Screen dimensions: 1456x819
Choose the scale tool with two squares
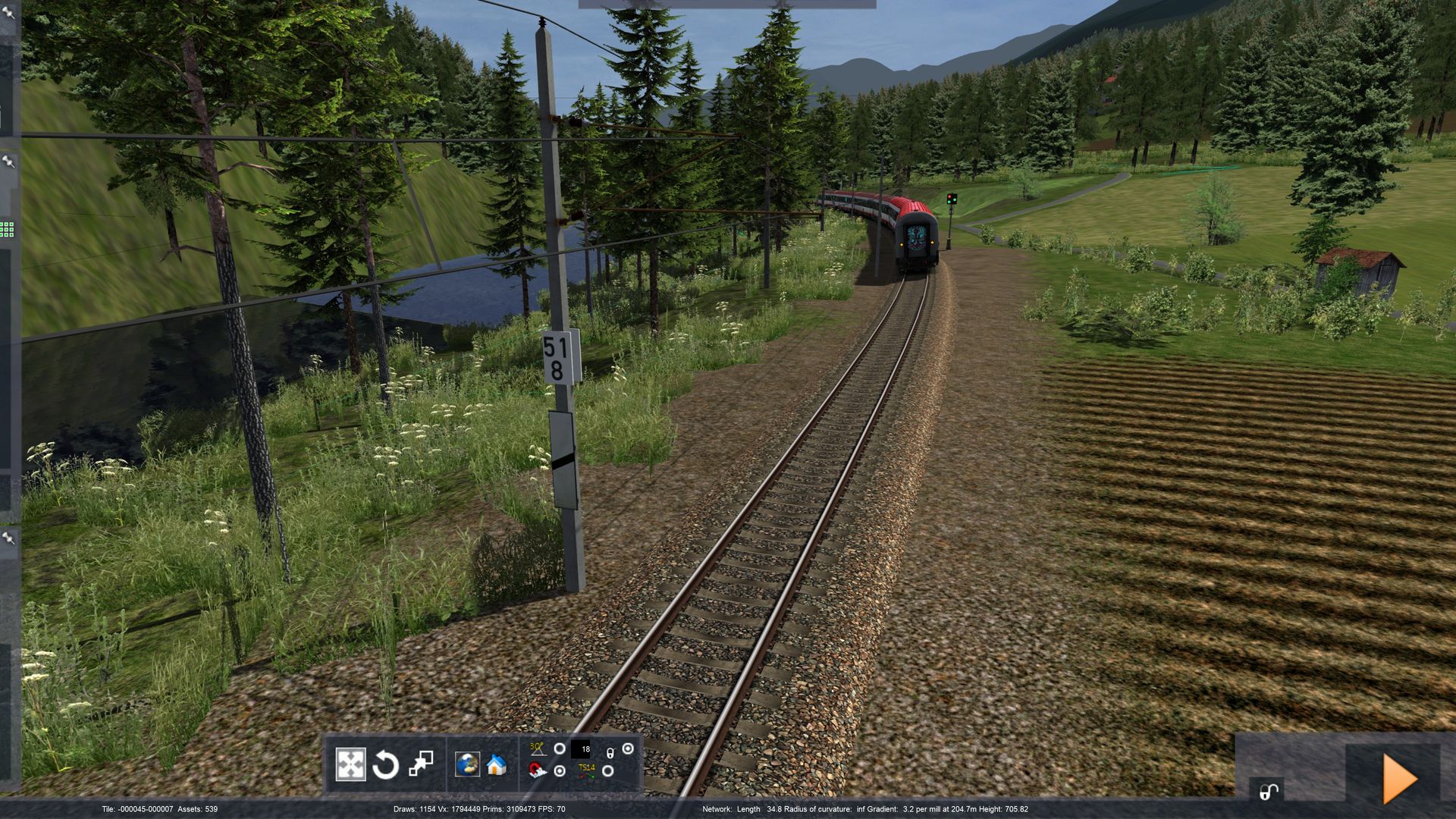[421, 764]
